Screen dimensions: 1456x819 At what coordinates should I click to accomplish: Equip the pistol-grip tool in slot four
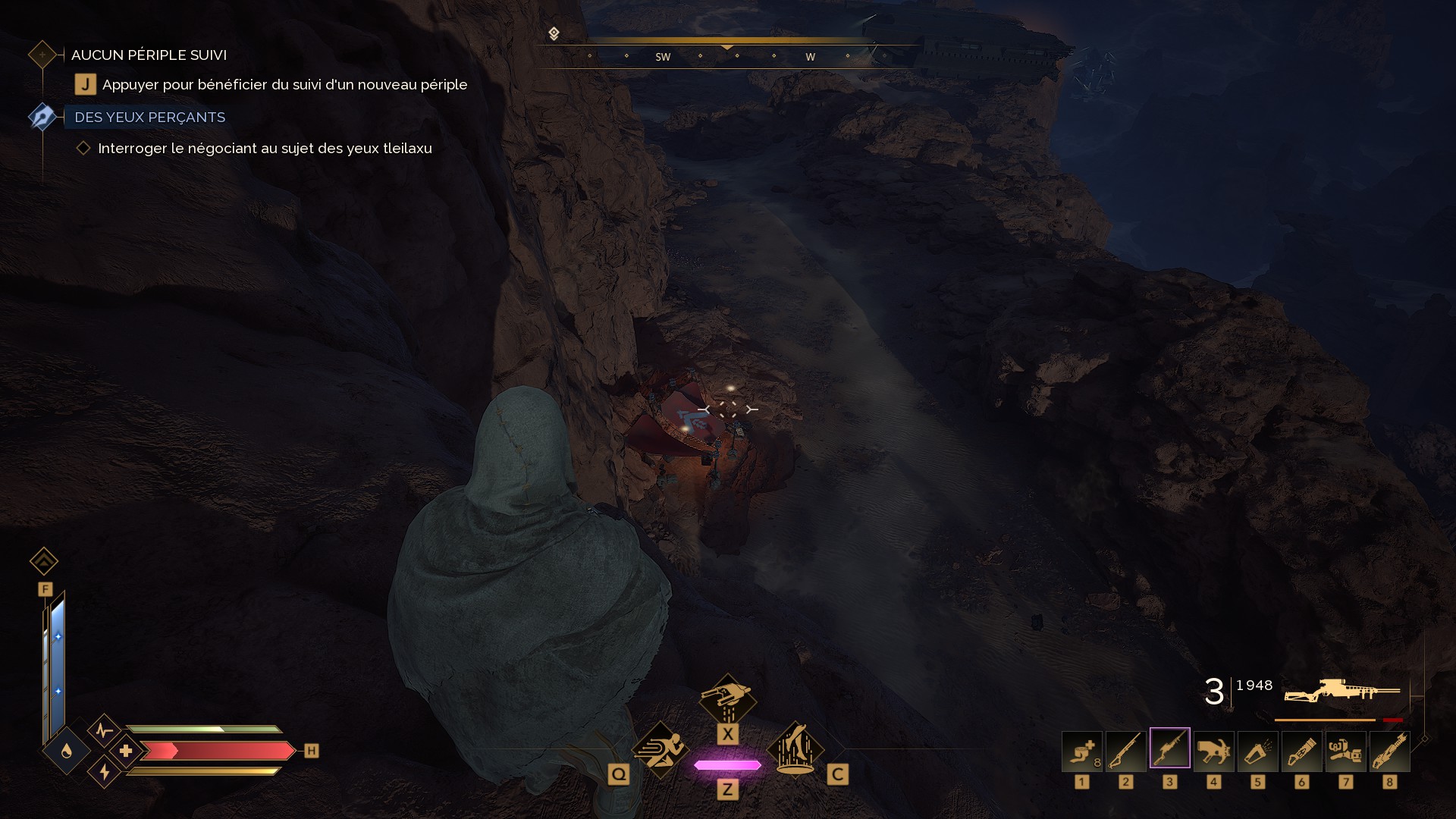tap(1213, 751)
